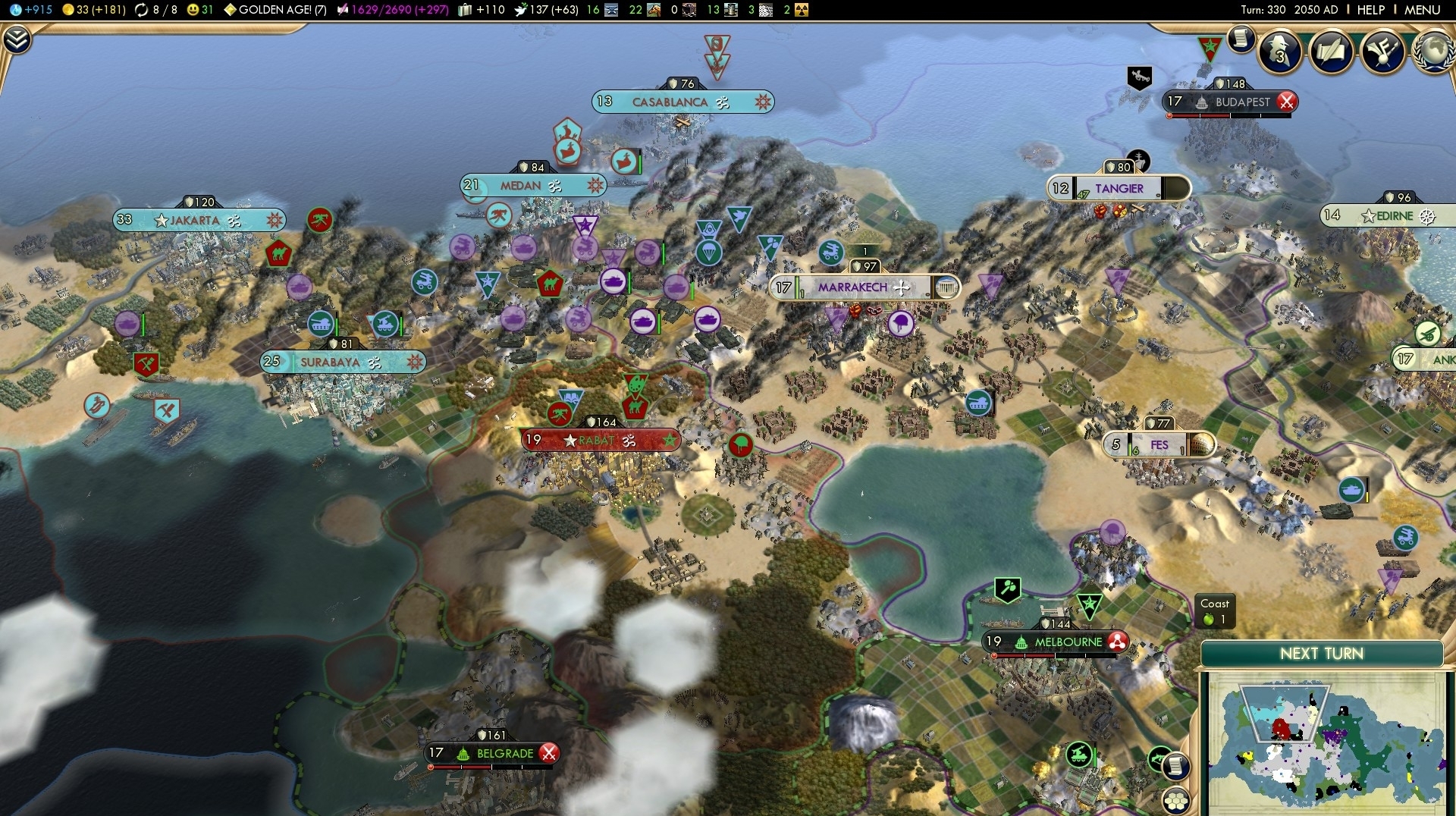Open the Diplomacy globe icon

[x=1432, y=53]
